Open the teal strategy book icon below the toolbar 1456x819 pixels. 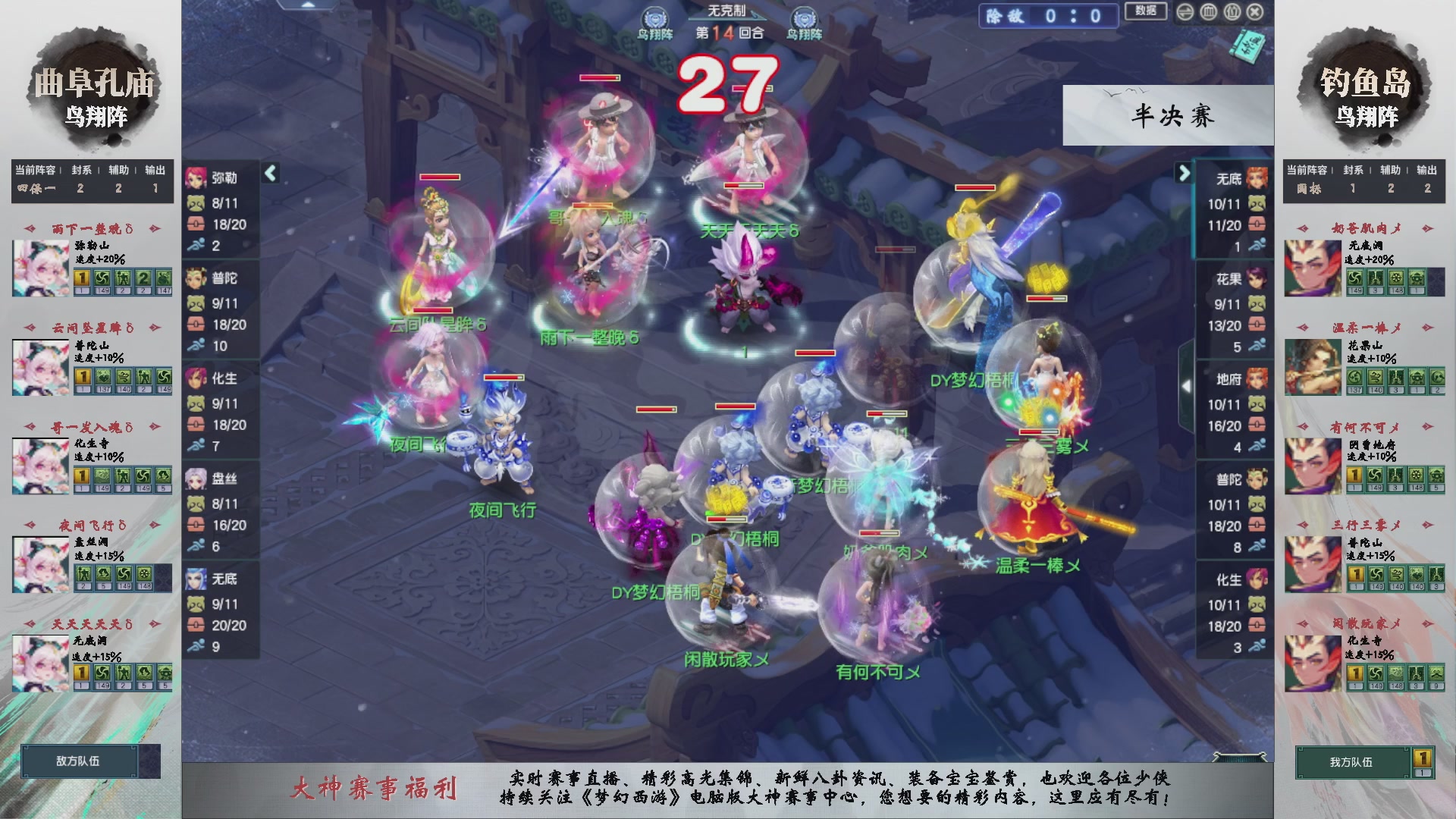tap(1247, 45)
